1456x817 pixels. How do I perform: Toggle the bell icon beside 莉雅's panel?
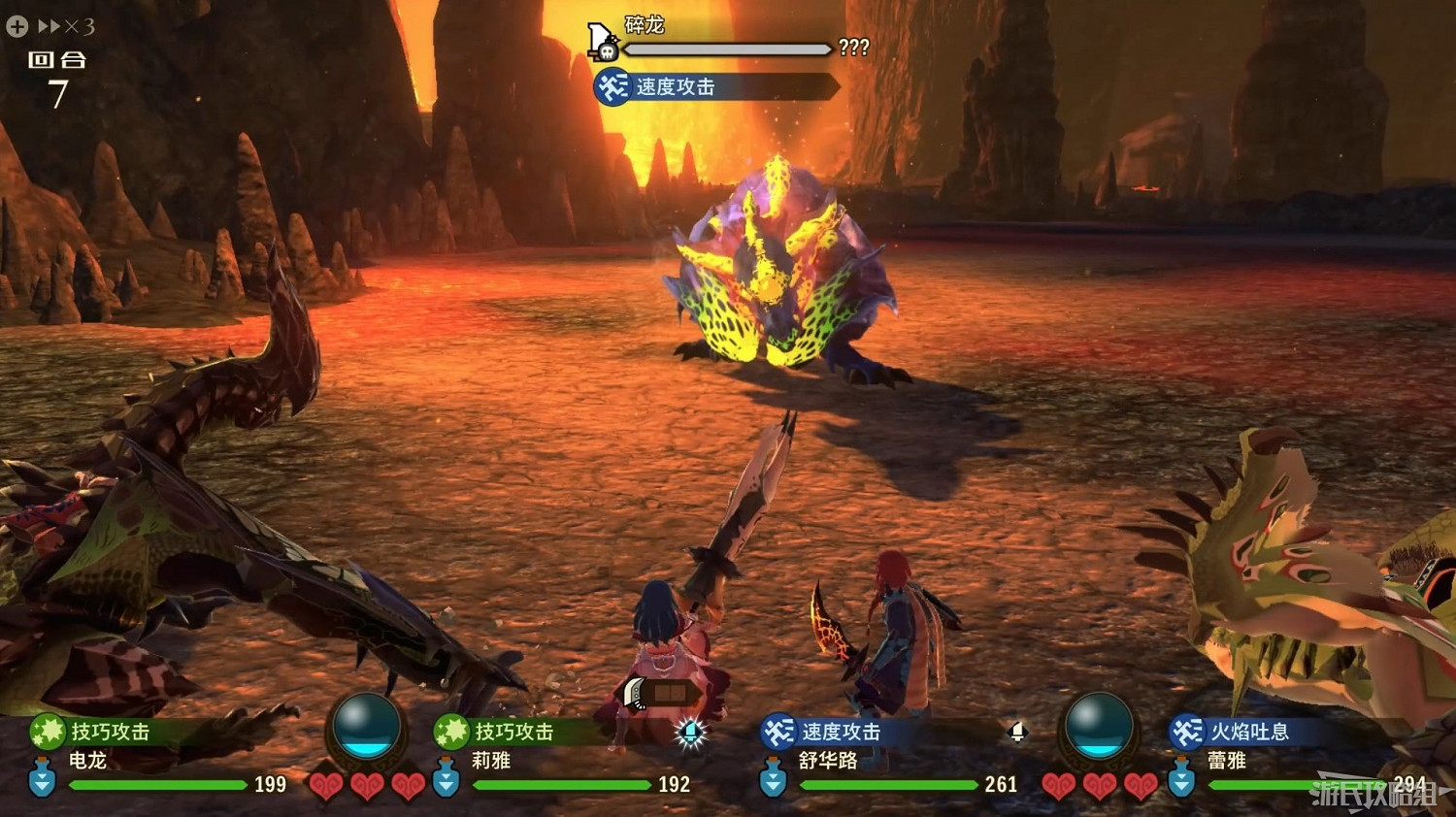689,734
